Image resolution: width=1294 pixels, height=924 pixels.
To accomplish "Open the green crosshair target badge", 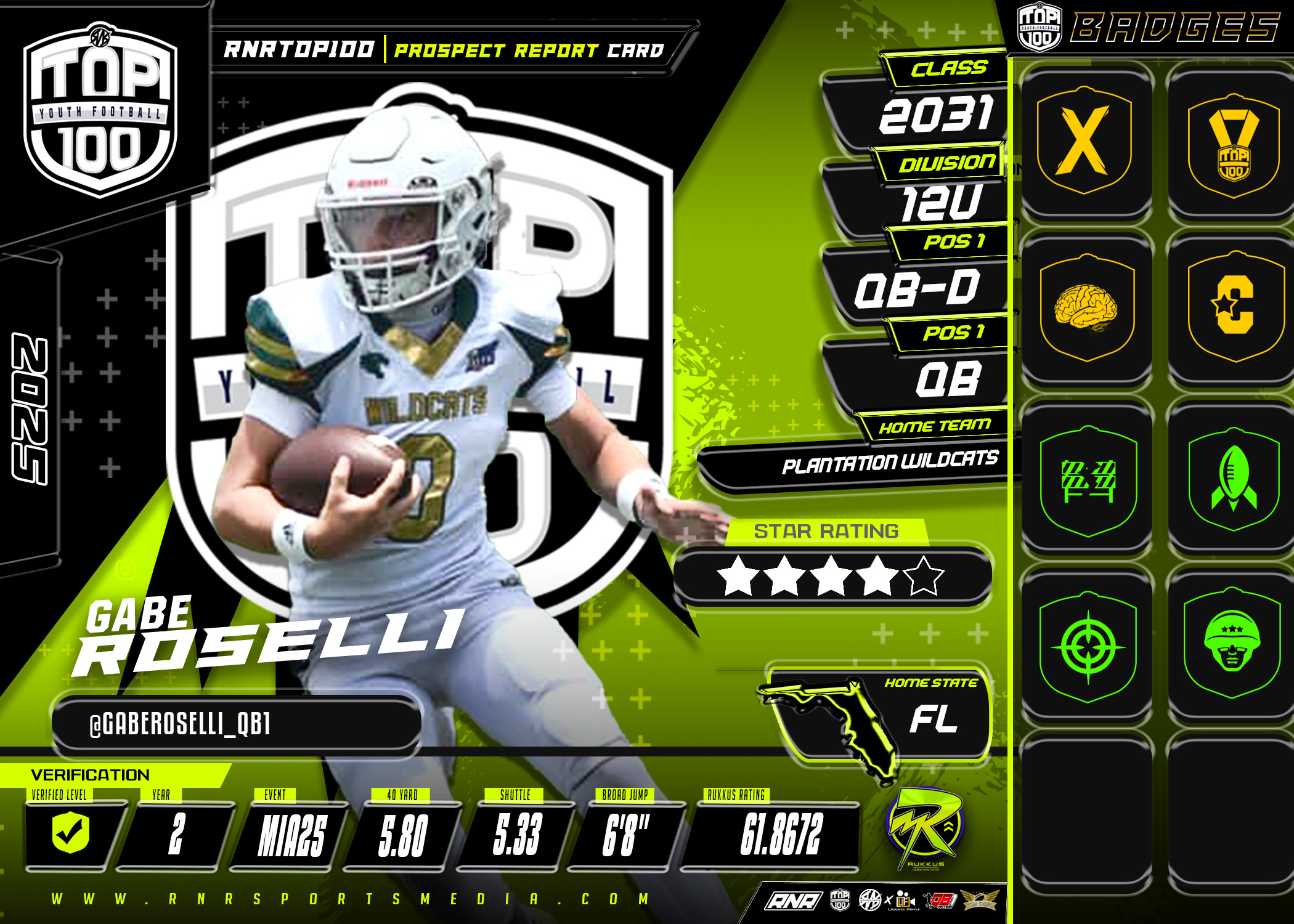I will [1088, 647].
